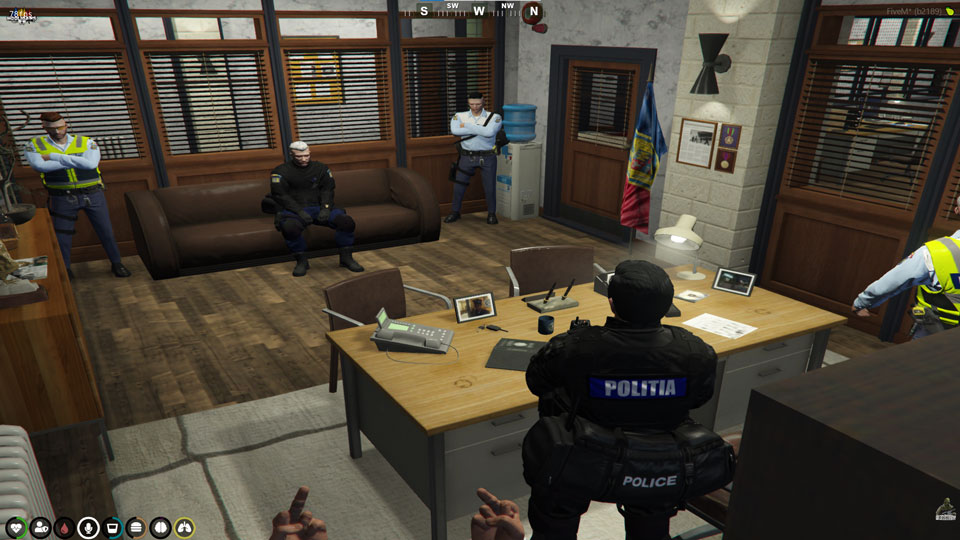The width and height of the screenshot is (960, 540).
Task: Toggle the microphone voice icon
Action: pyautogui.click(x=89, y=527)
